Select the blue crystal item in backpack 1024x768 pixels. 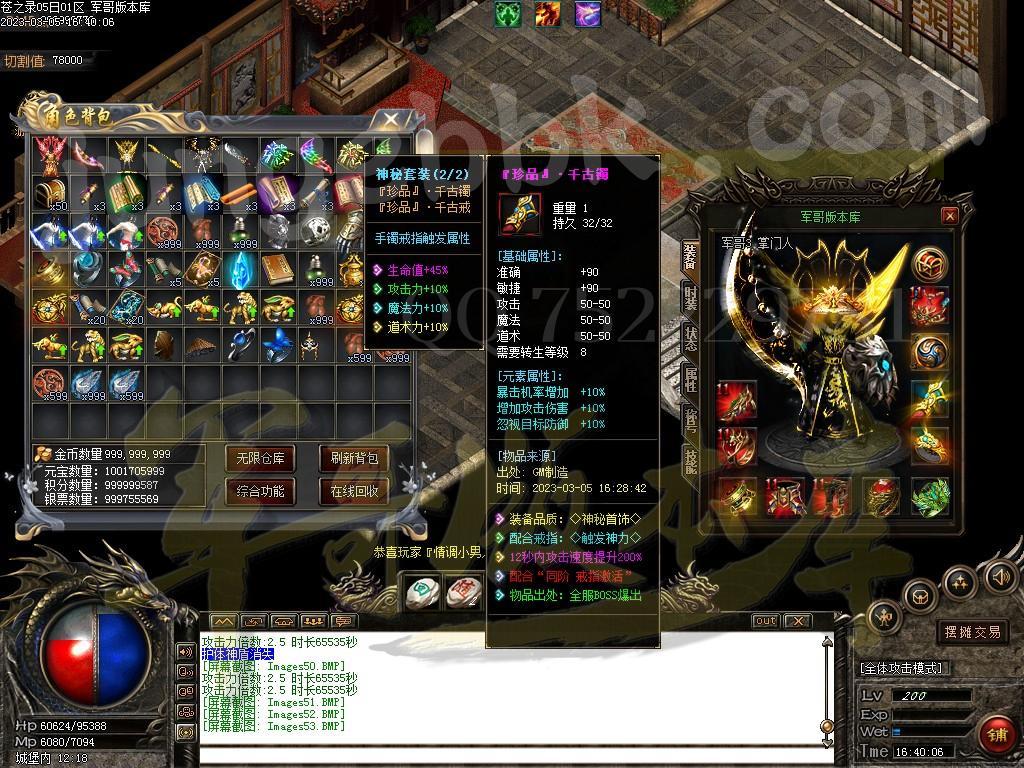(238, 268)
